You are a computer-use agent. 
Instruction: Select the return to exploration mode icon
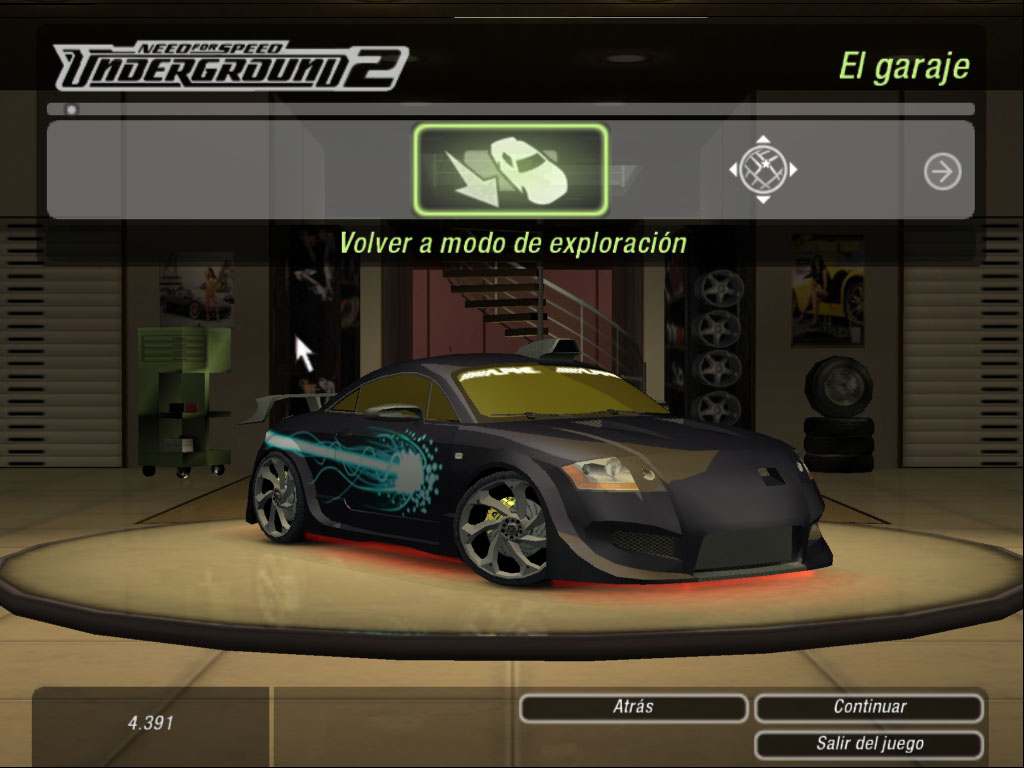(510, 170)
